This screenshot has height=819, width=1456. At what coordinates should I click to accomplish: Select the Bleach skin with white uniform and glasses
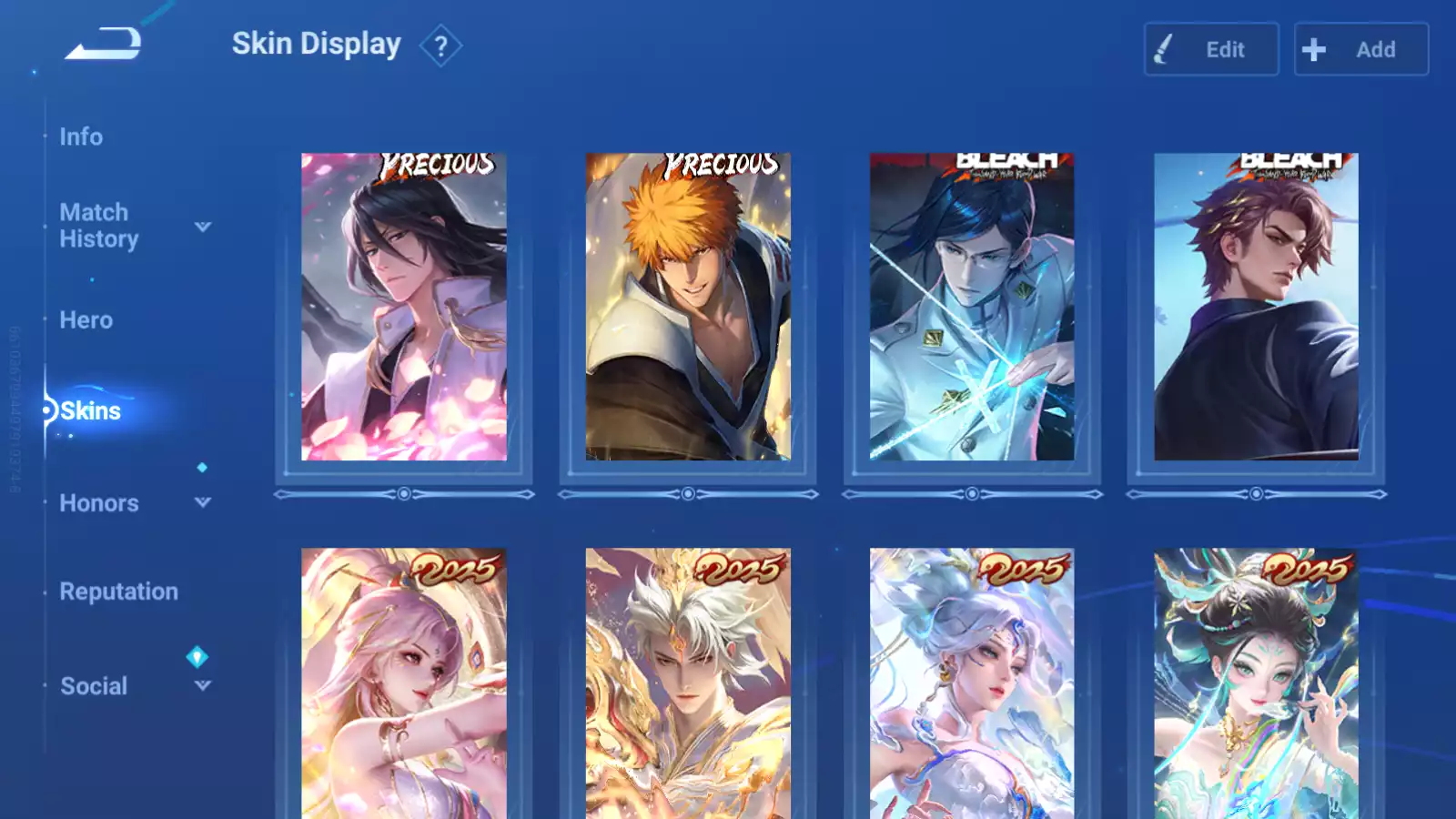972,307
